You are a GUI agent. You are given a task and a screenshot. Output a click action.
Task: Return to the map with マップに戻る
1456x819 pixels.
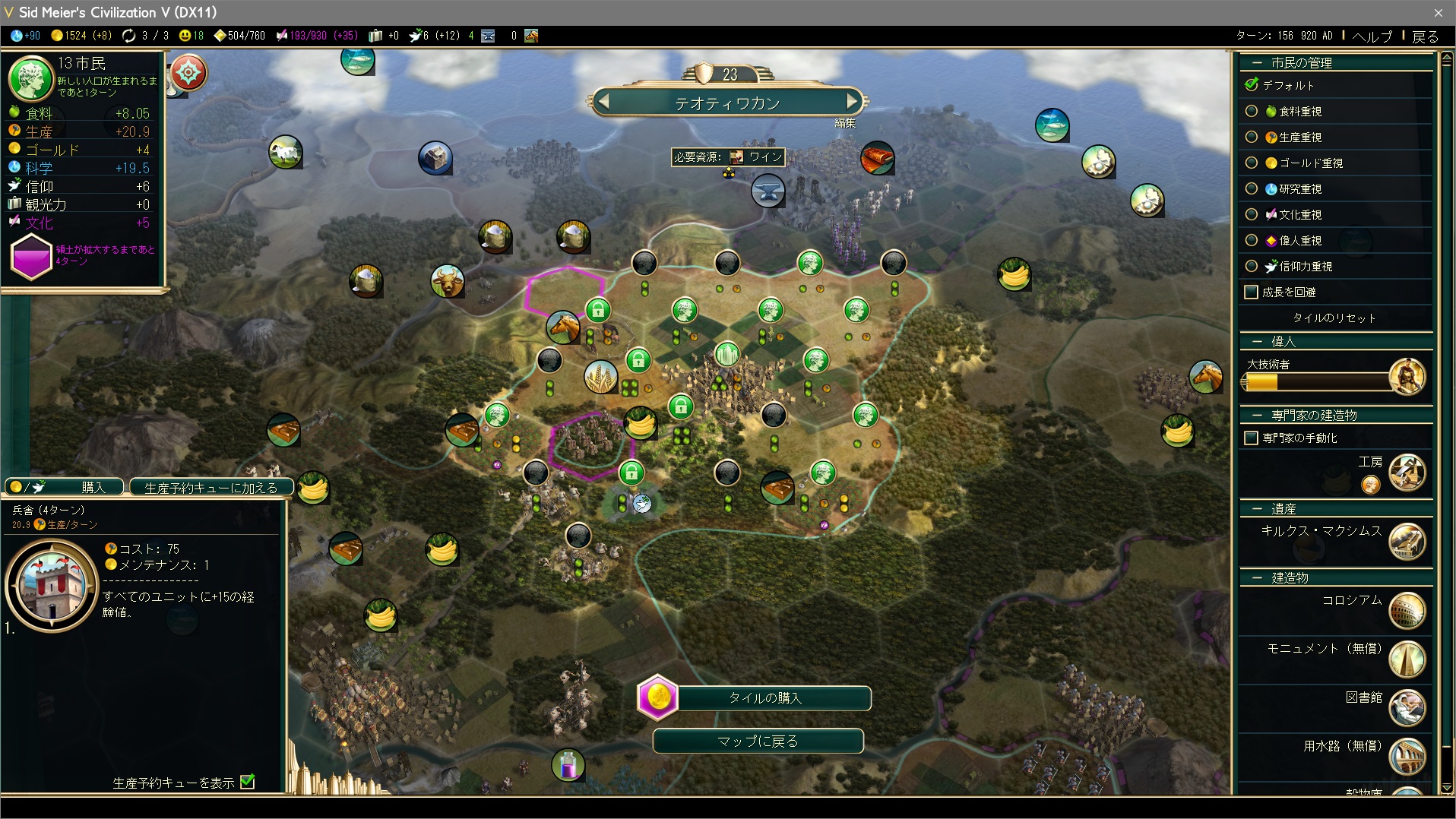click(758, 741)
